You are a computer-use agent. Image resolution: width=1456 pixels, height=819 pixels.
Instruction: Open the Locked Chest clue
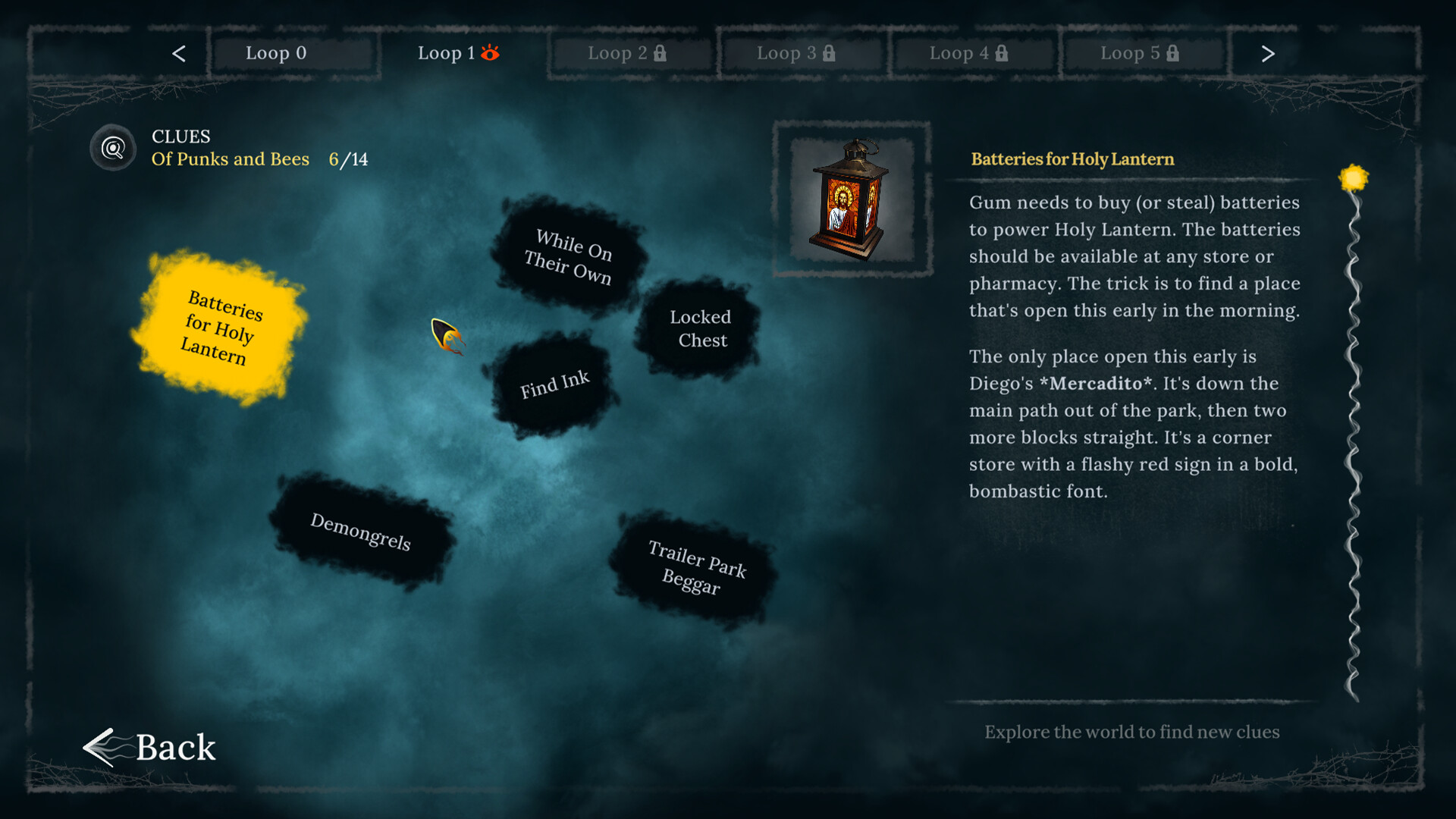[700, 328]
